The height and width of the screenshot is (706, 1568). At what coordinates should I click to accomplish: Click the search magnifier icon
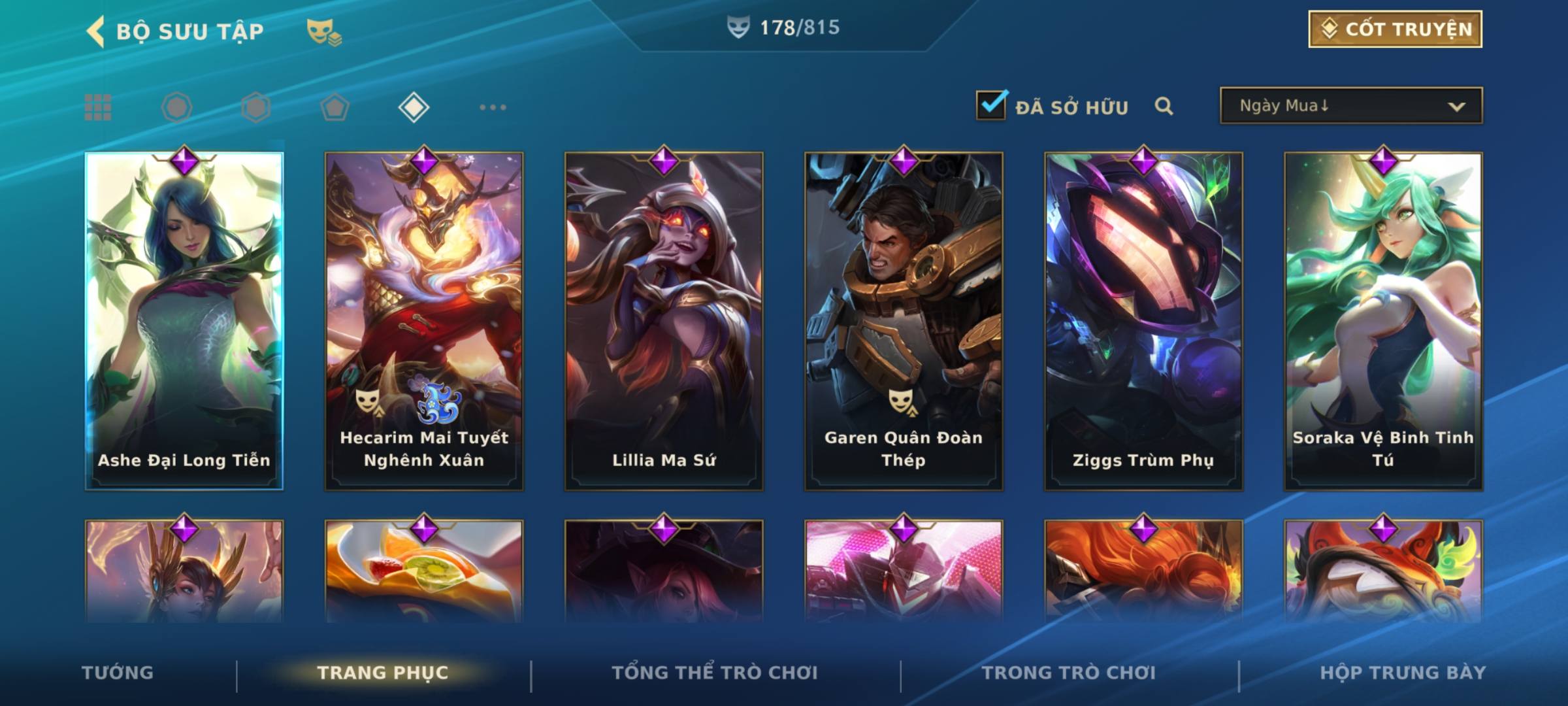[1164, 106]
